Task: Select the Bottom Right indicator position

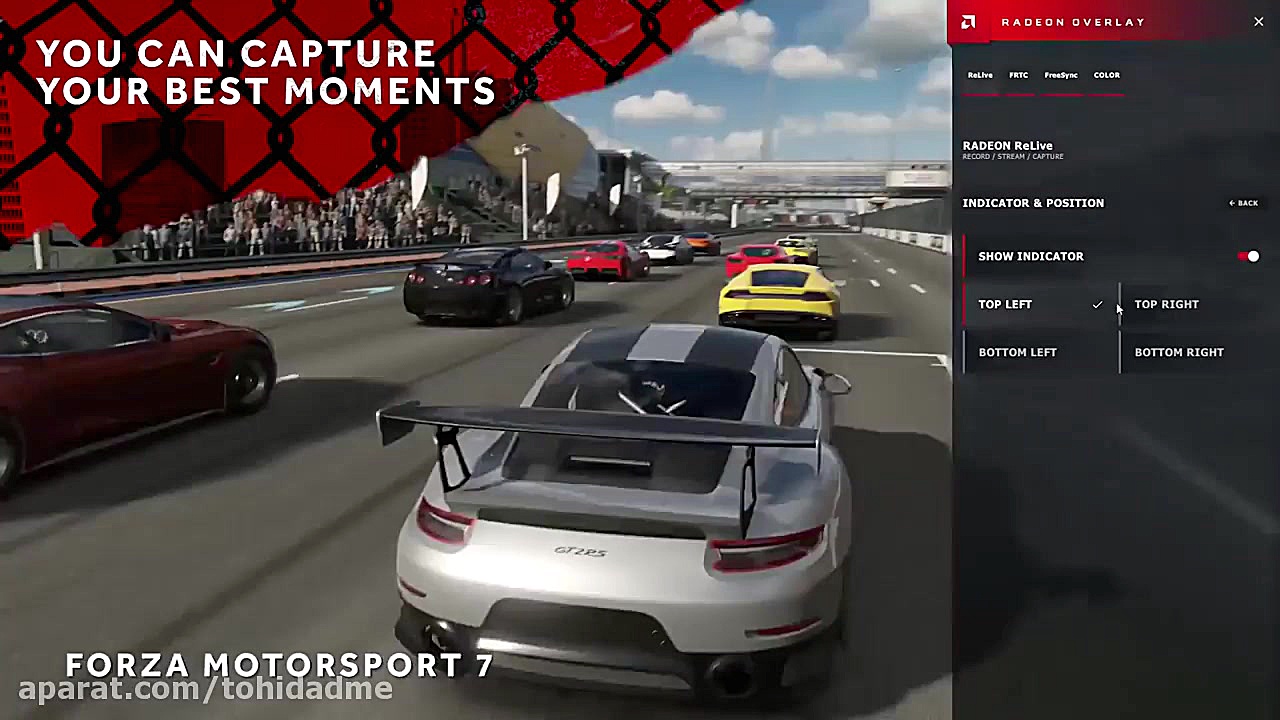Action: 1179,352
